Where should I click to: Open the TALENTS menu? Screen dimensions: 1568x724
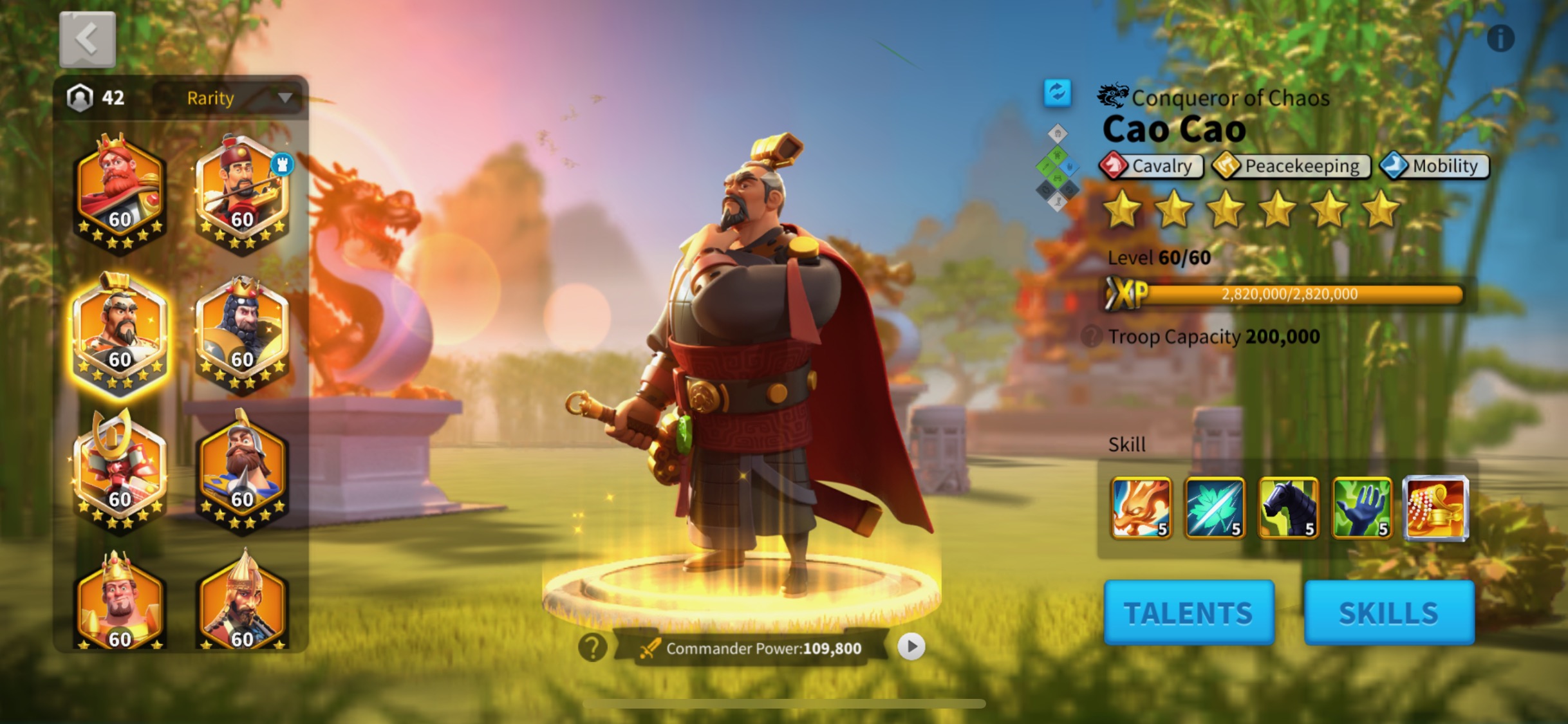click(x=1189, y=611)
